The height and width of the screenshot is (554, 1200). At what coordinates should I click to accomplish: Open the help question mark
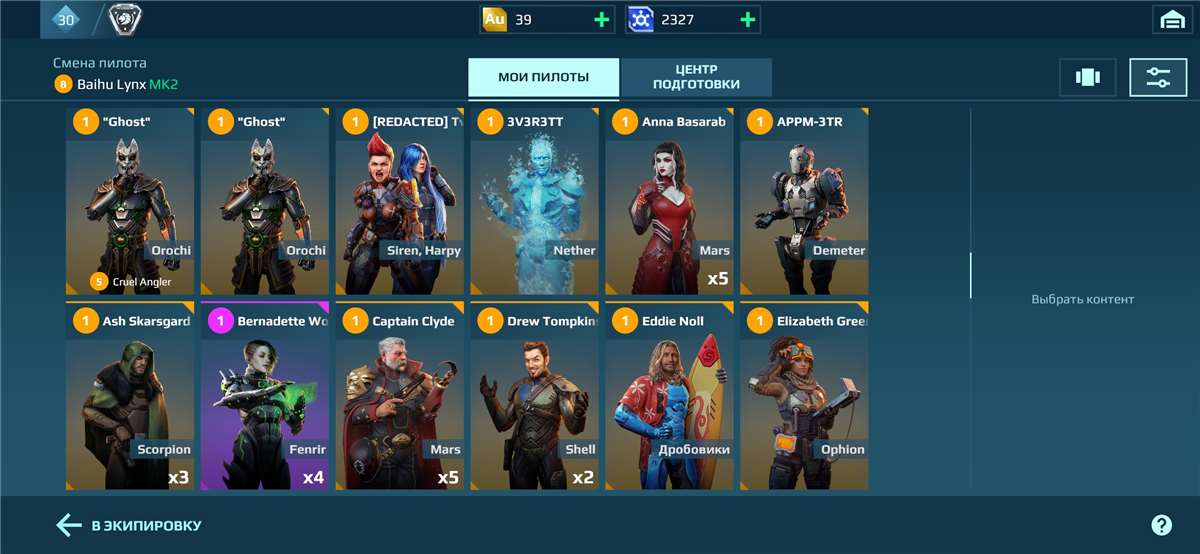(x=1161, y=525)
